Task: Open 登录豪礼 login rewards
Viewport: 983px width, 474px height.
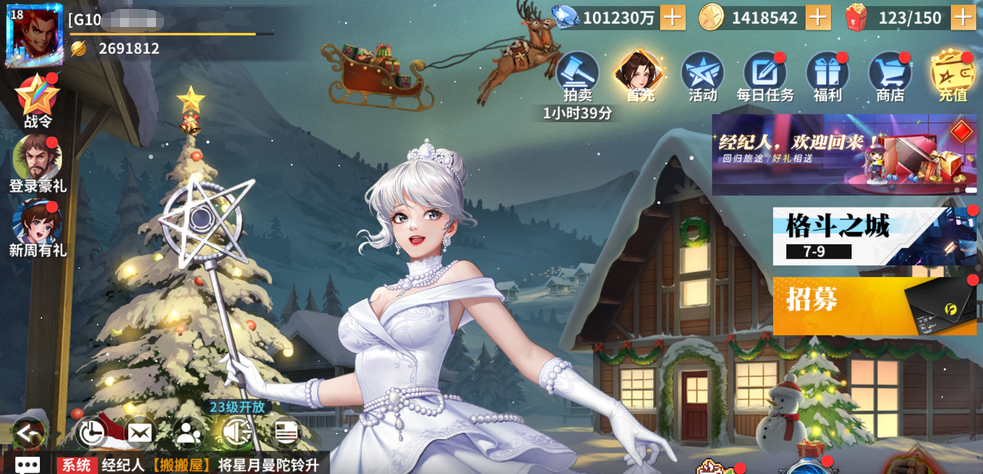Action: pyautogui.click(x=37, y=160)
